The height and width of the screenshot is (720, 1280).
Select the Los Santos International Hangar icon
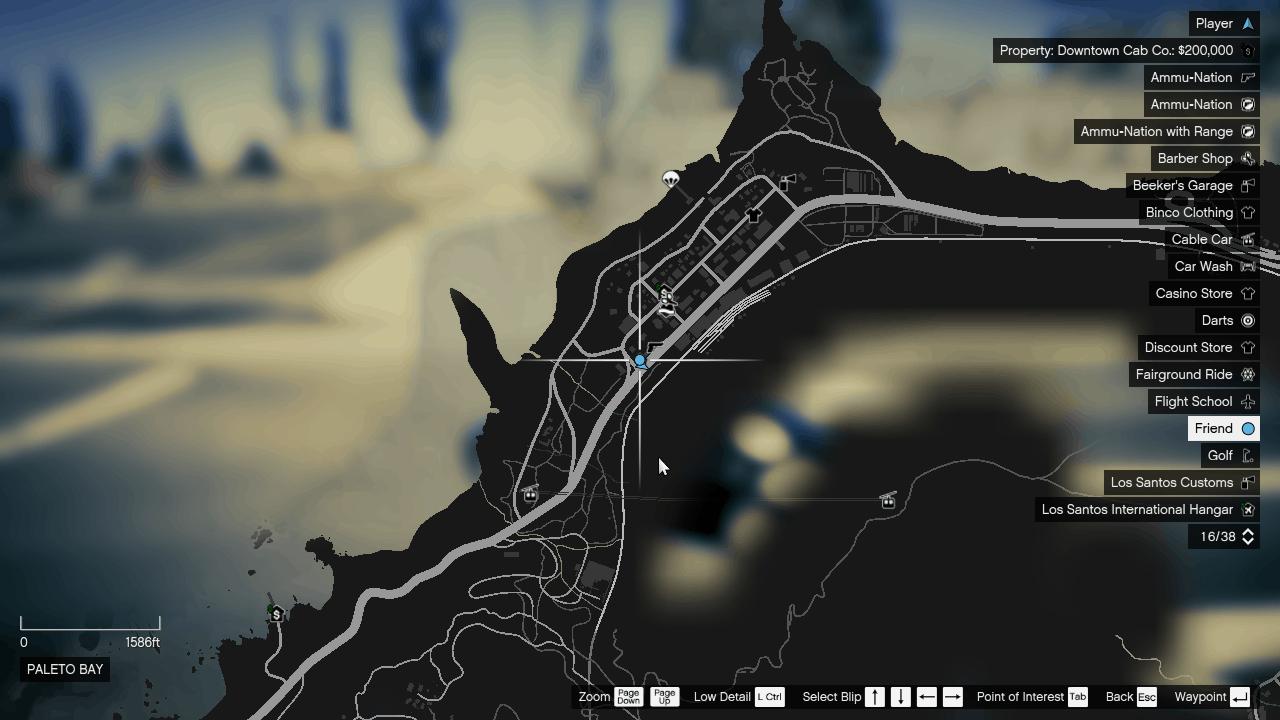[x=1247, y=509]
